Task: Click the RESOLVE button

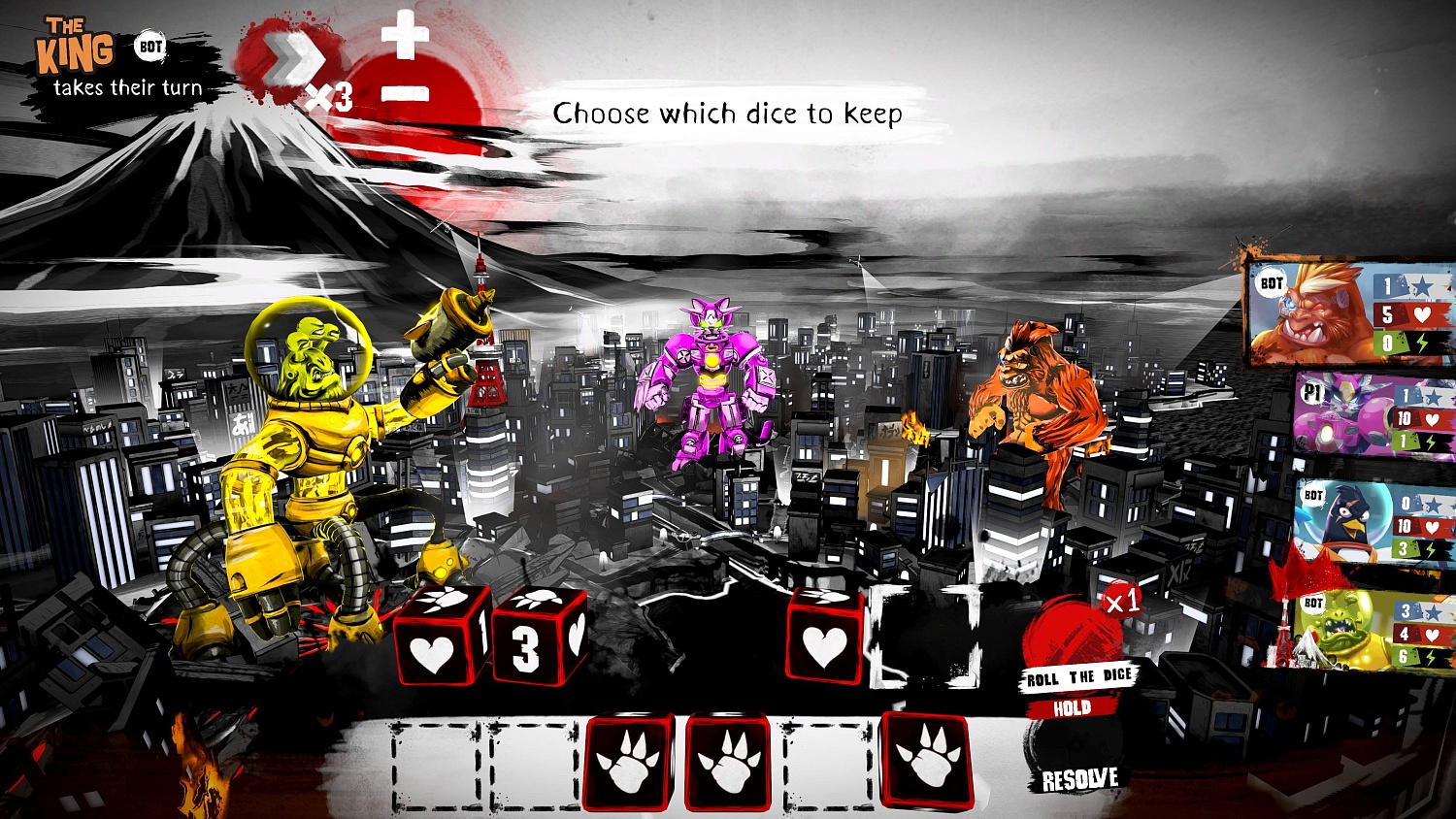Action: [1079, 777]
